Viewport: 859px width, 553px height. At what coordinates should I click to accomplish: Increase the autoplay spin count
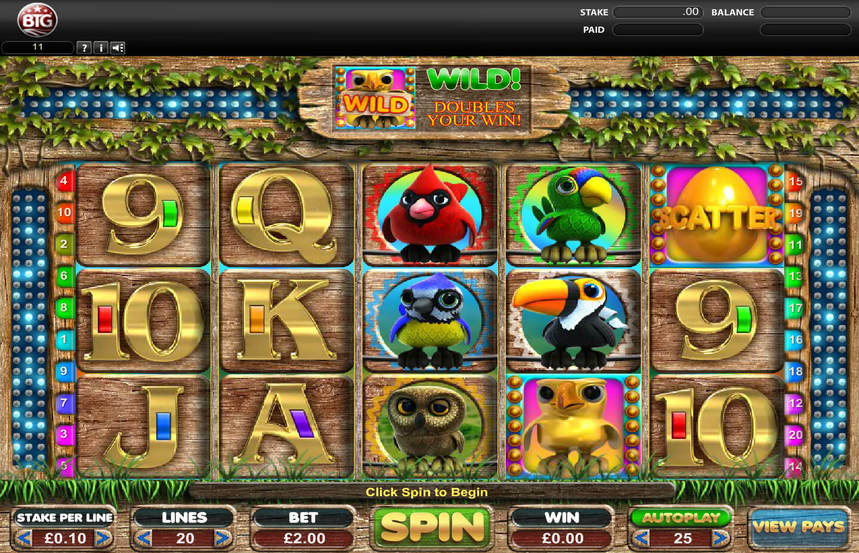(x=723, y=539)
